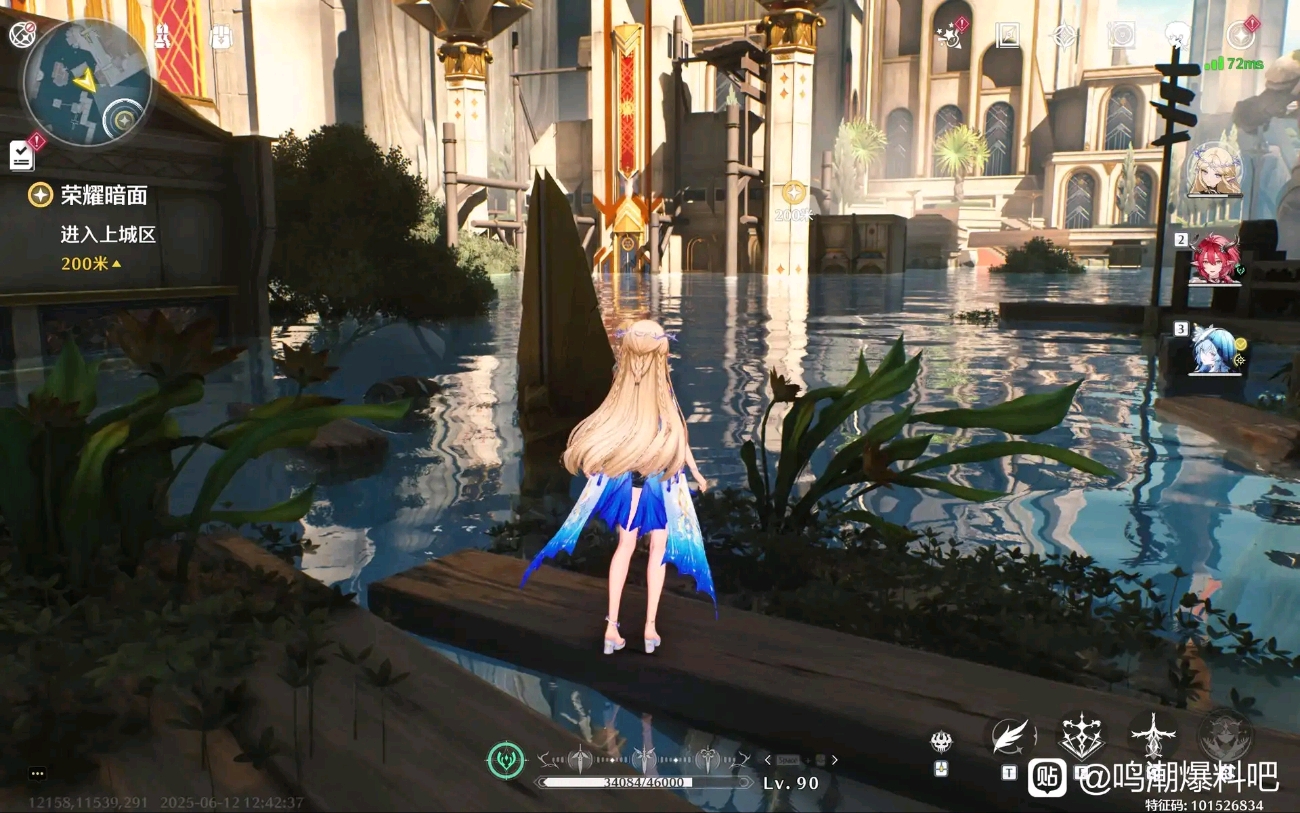Switch to the red-haired party member
This screenshot has height=813, width=1300.
point(1215,261)
